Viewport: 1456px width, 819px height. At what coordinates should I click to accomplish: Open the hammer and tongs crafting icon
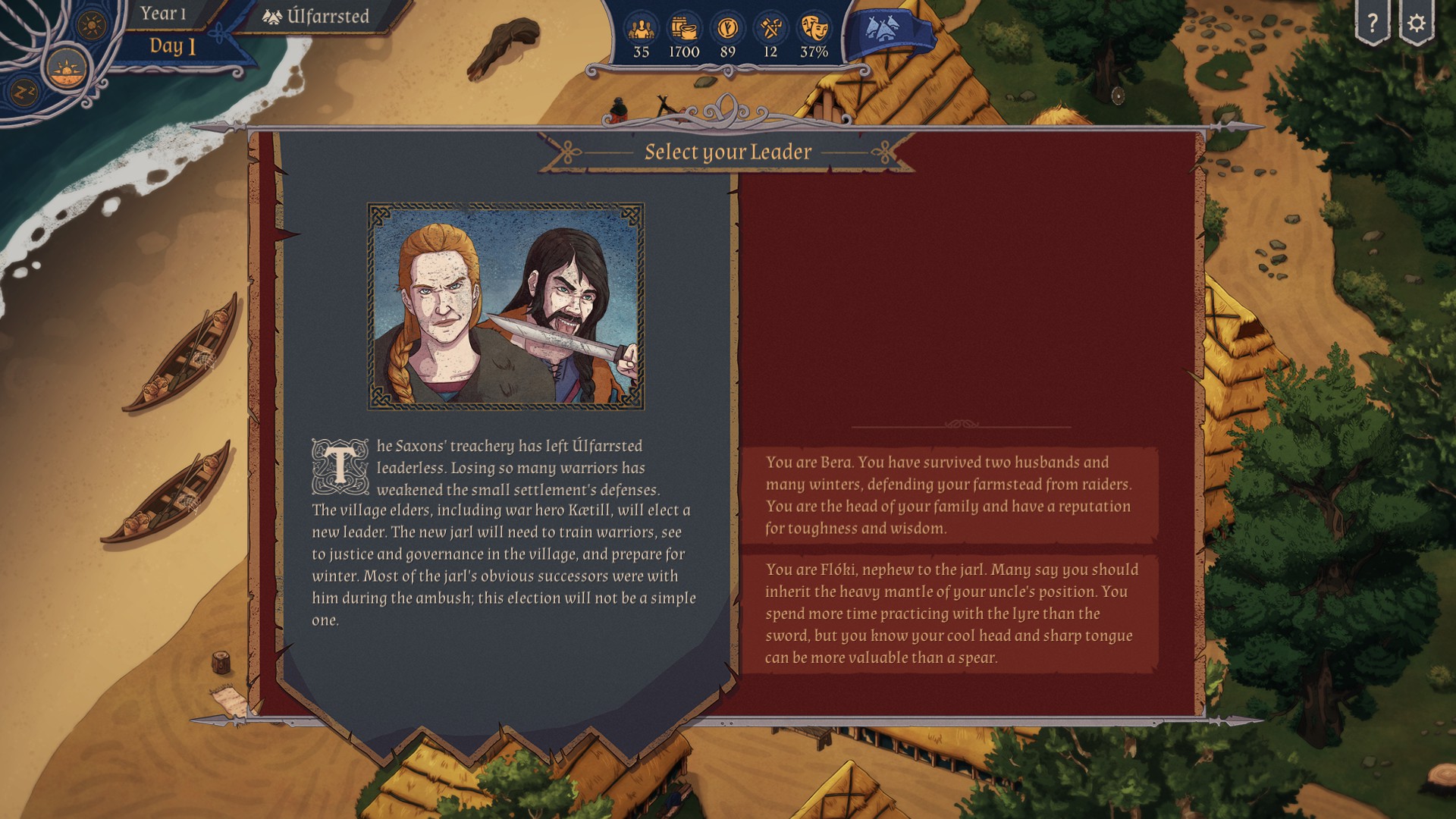click(x=770, y=30)
